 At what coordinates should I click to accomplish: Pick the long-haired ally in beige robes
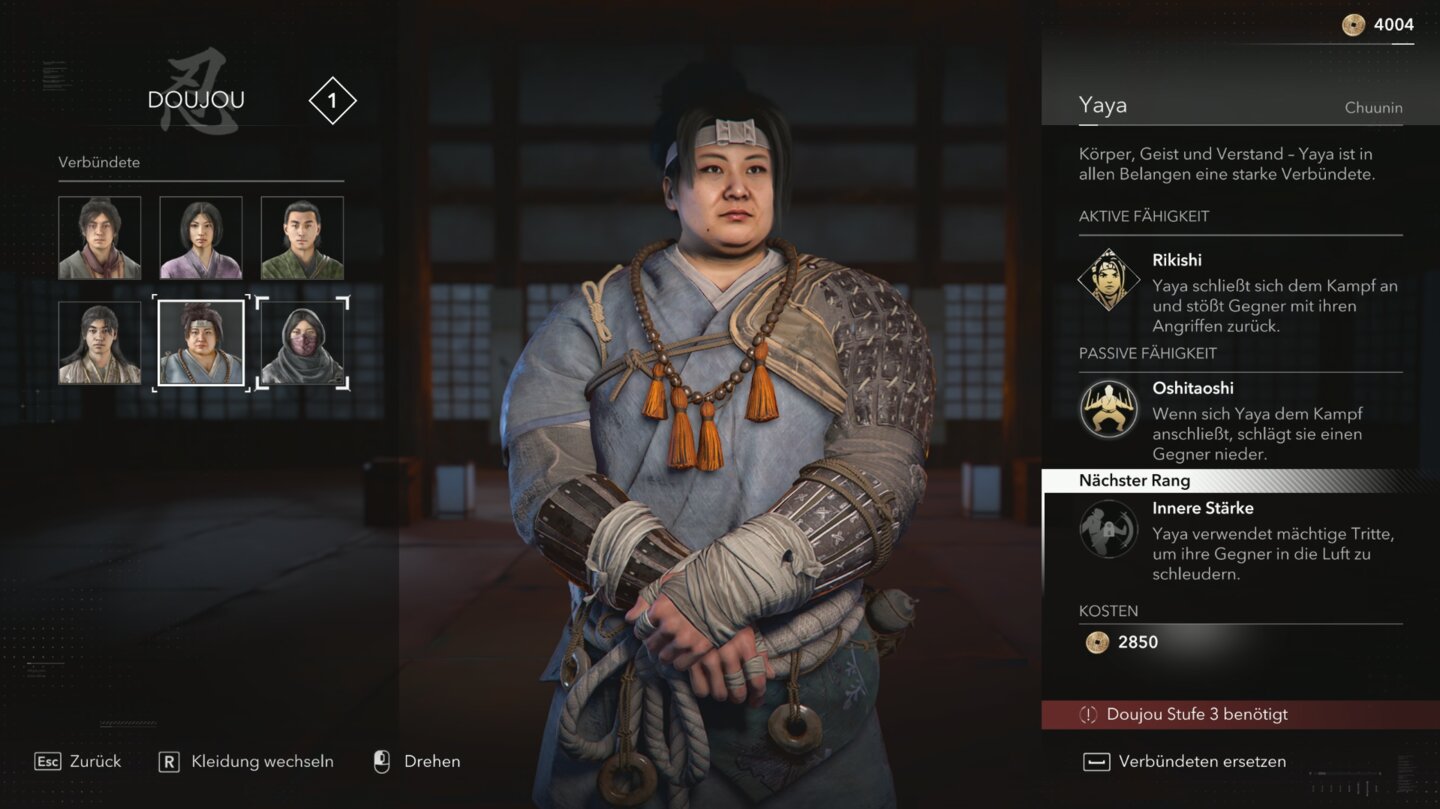(100, 342)
